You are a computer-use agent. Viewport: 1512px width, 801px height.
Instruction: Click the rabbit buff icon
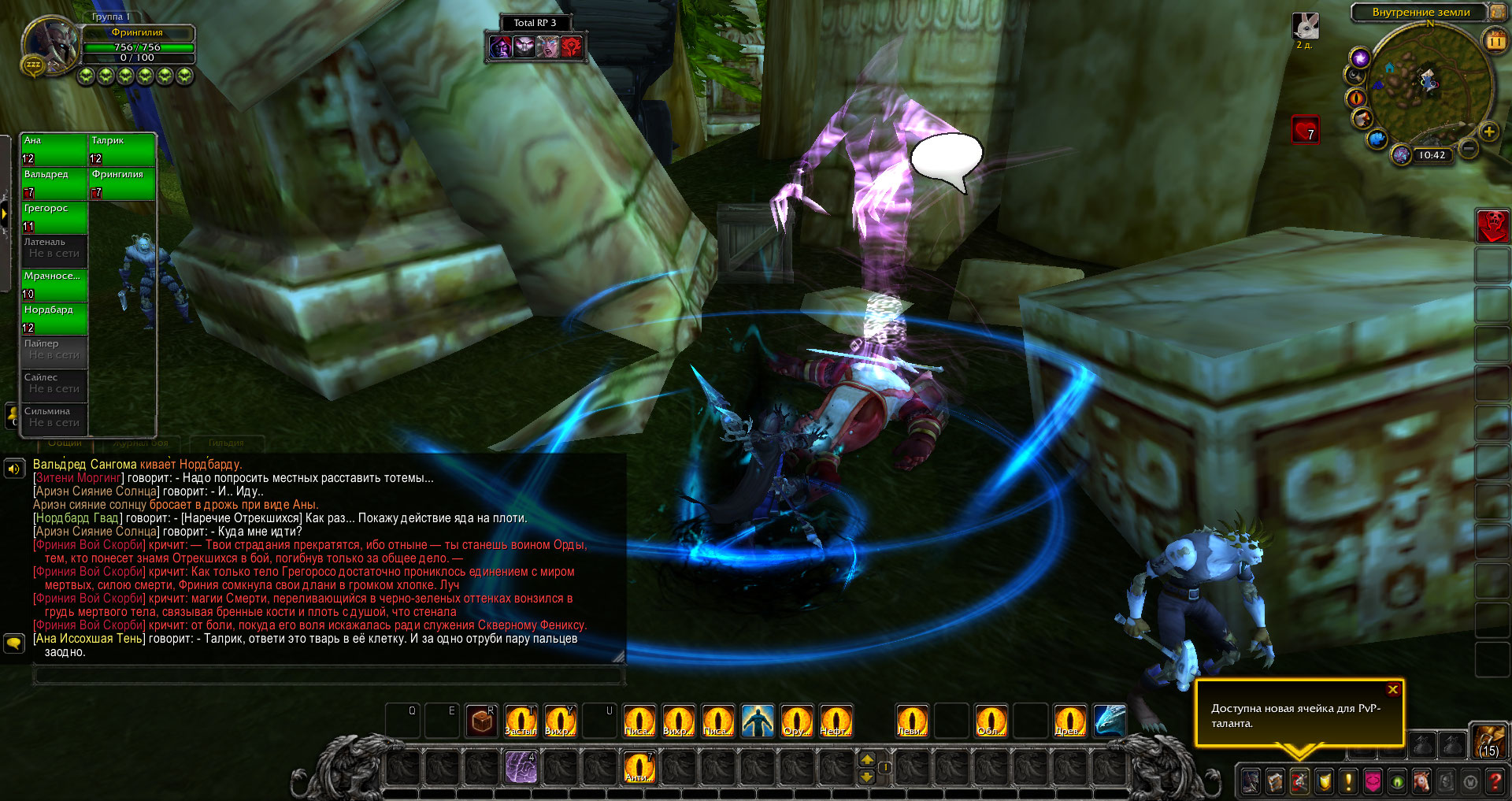click(x=1305, y=26)
